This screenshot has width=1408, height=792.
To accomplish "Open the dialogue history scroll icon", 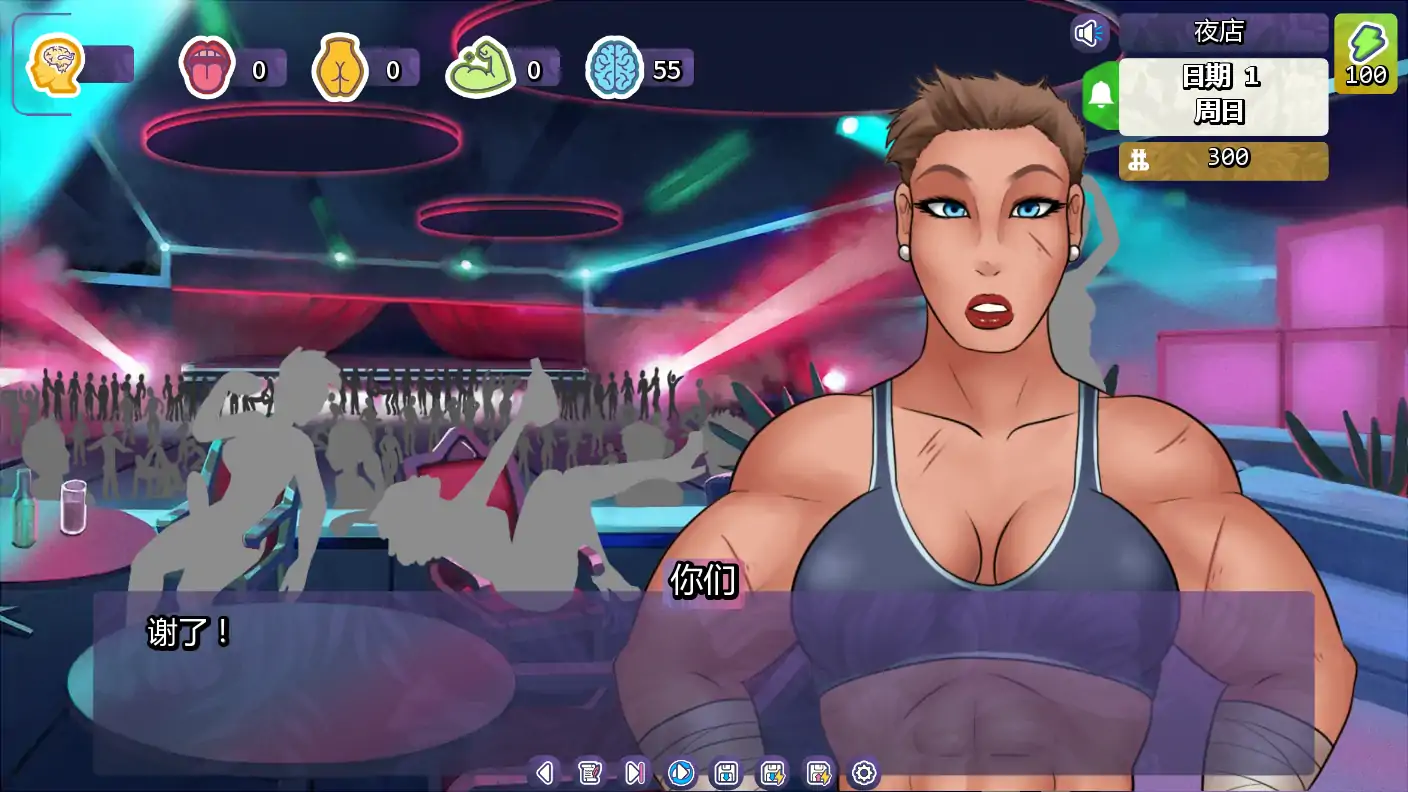I will (588, 773).
